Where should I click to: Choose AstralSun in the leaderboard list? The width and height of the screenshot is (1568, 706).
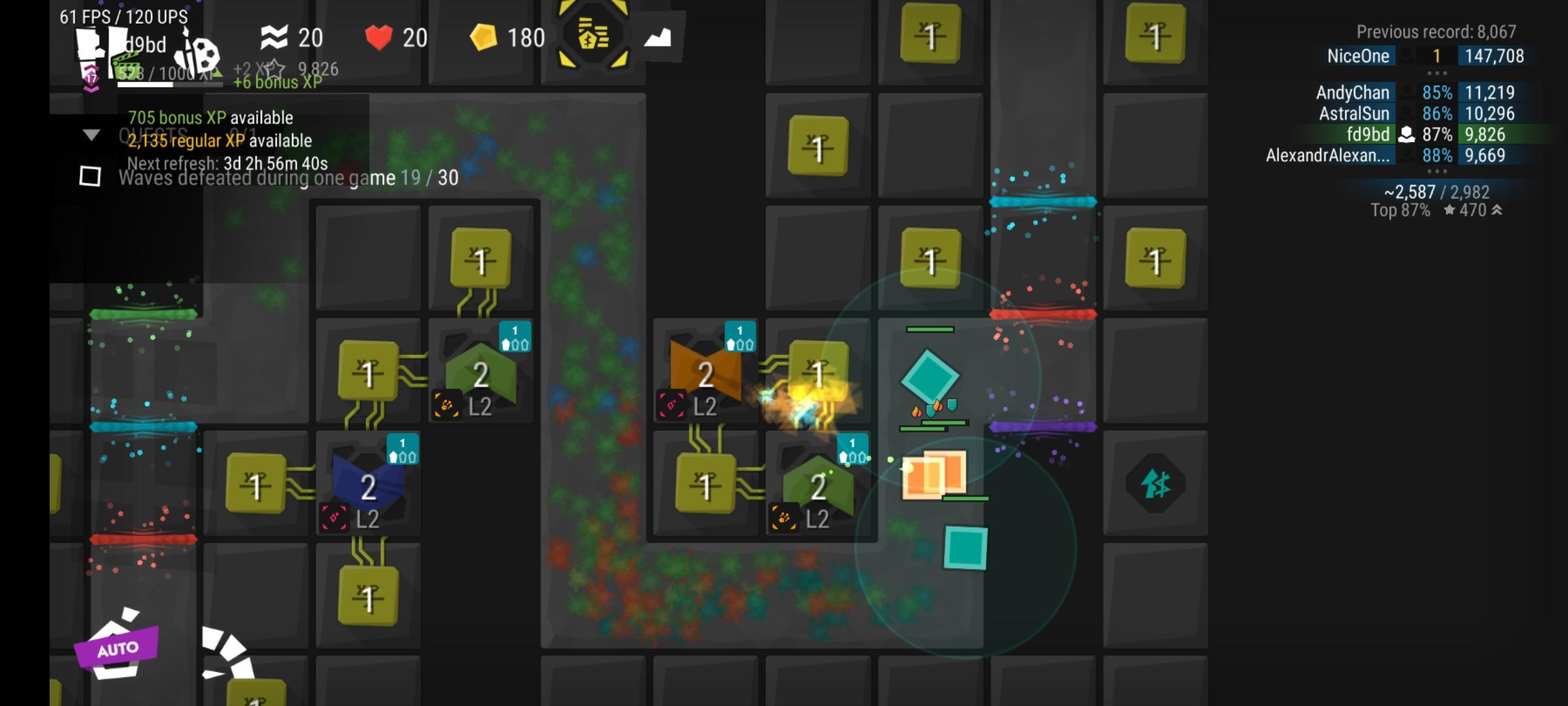(1424, 114)
